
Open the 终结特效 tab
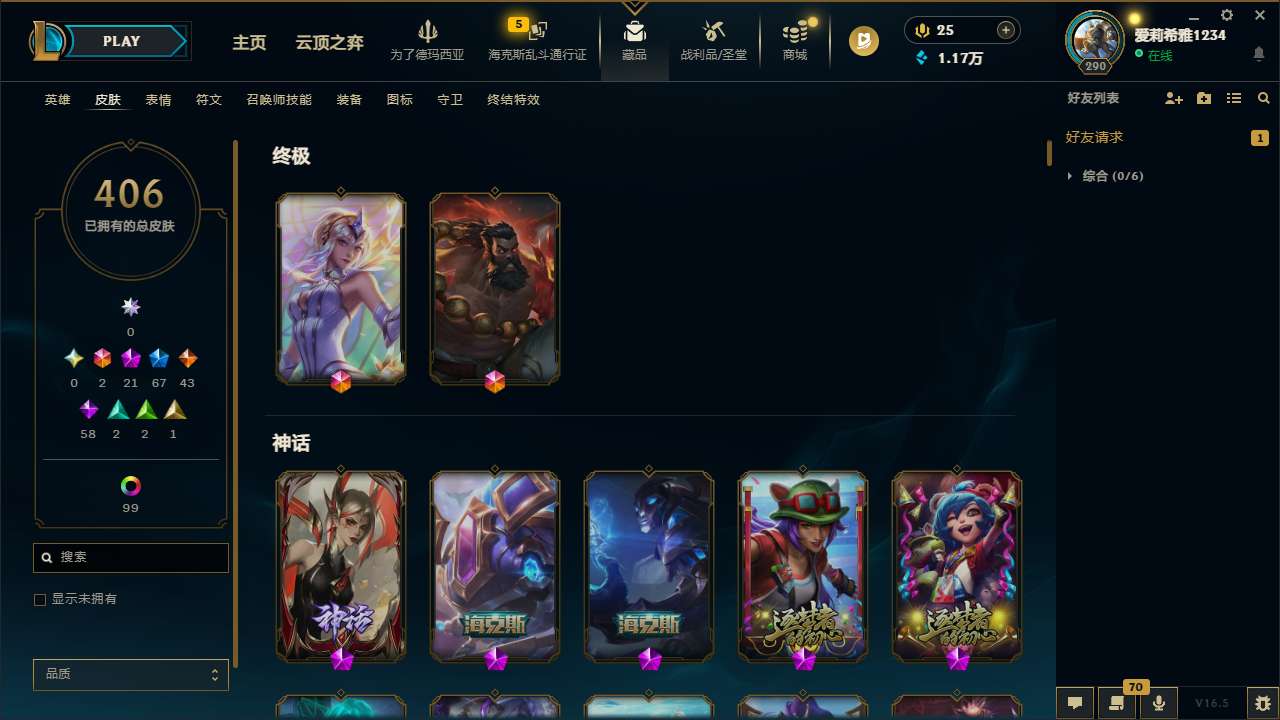pos(512,99)
